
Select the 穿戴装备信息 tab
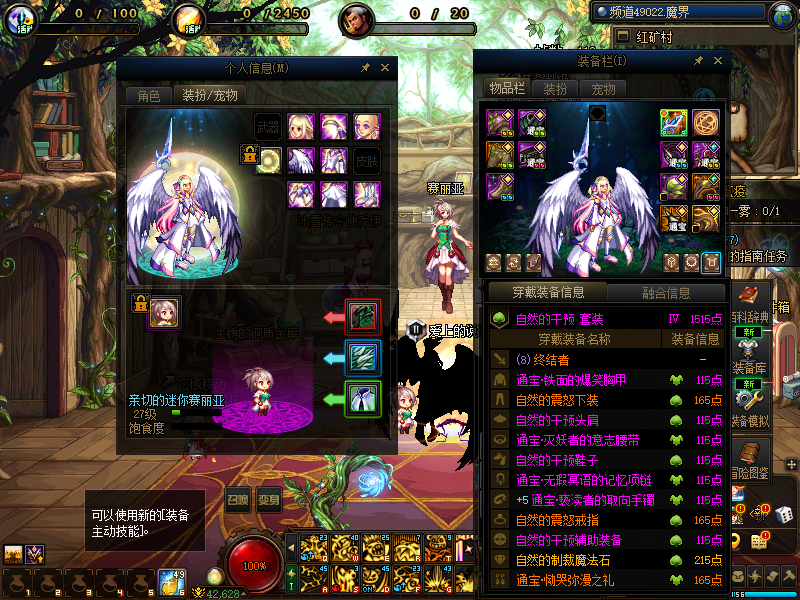pos(547,293)
